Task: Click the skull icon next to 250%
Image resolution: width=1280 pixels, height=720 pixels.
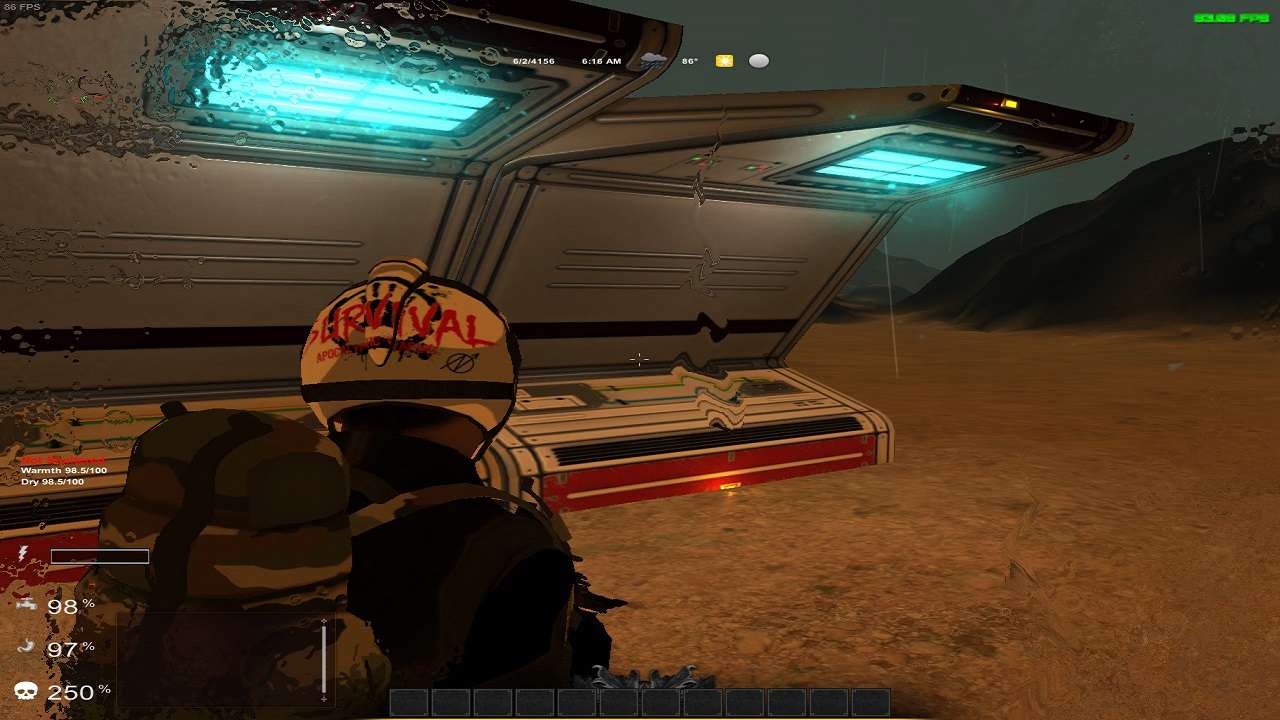Action: pyautogui.click(x=26, y=690)
